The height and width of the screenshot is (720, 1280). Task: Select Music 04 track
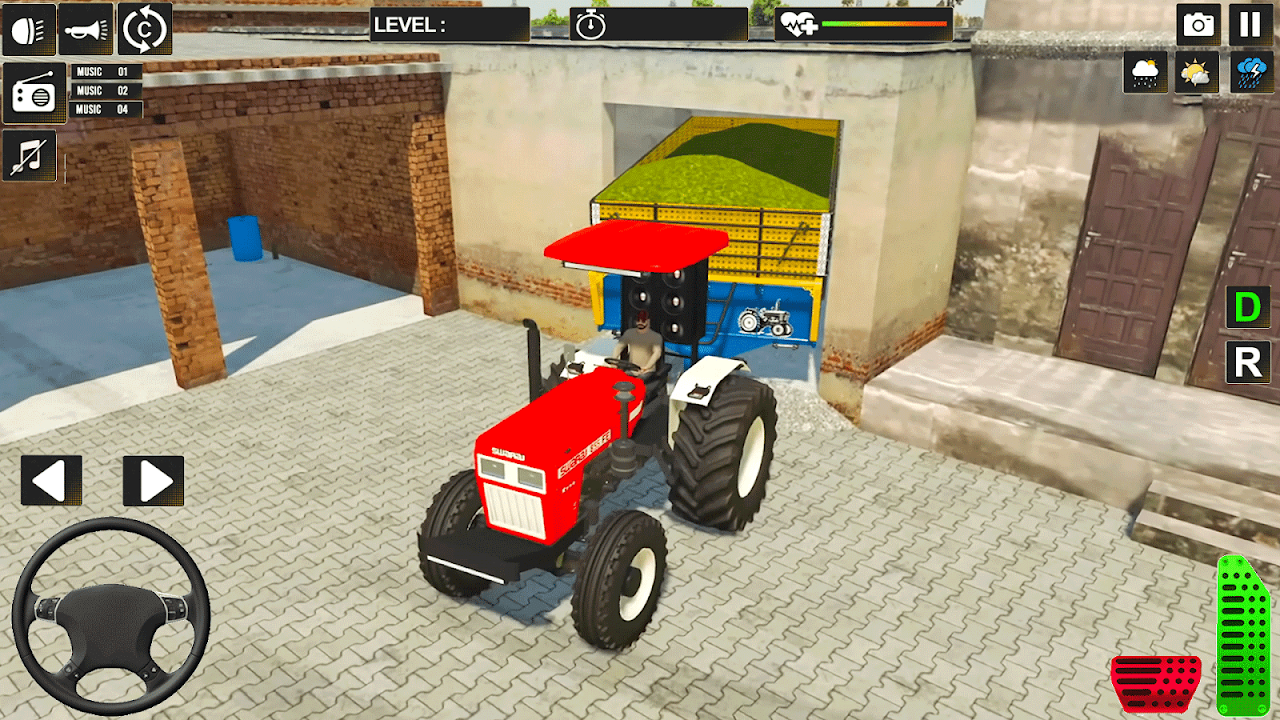(106, 110)
